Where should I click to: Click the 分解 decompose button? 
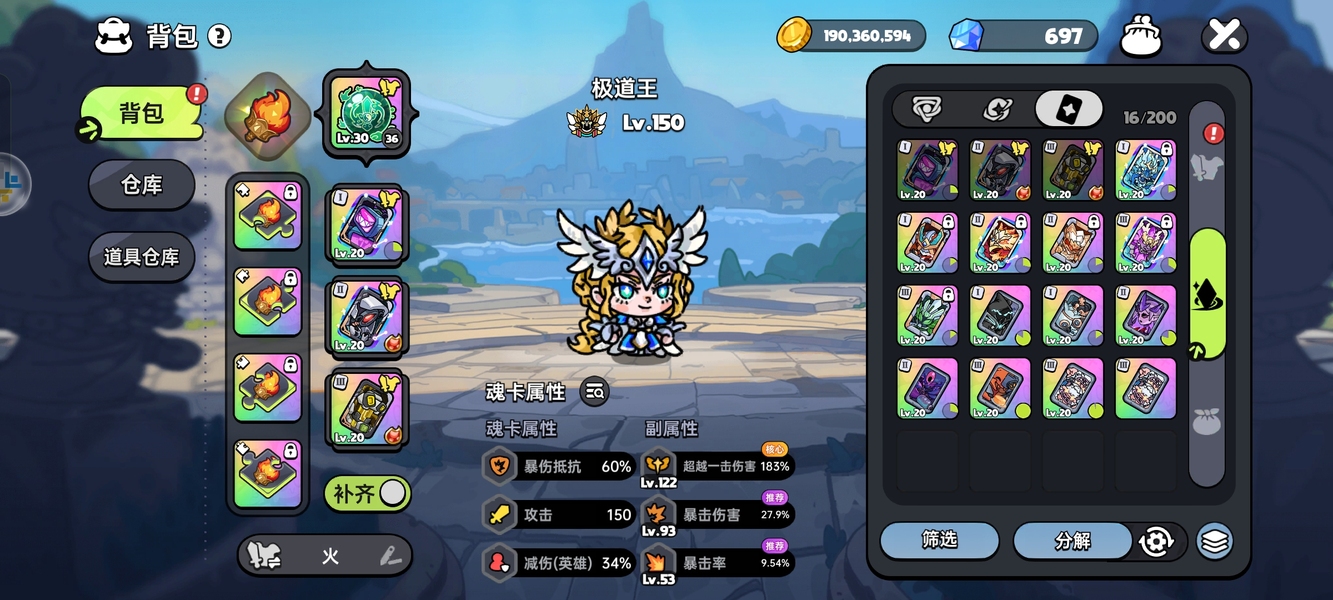coord(1072,541)
